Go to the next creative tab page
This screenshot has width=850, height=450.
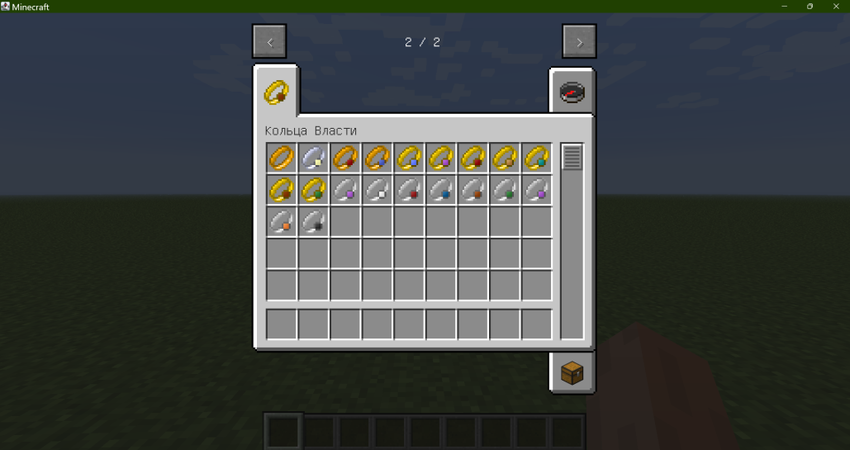click(579, 42)
